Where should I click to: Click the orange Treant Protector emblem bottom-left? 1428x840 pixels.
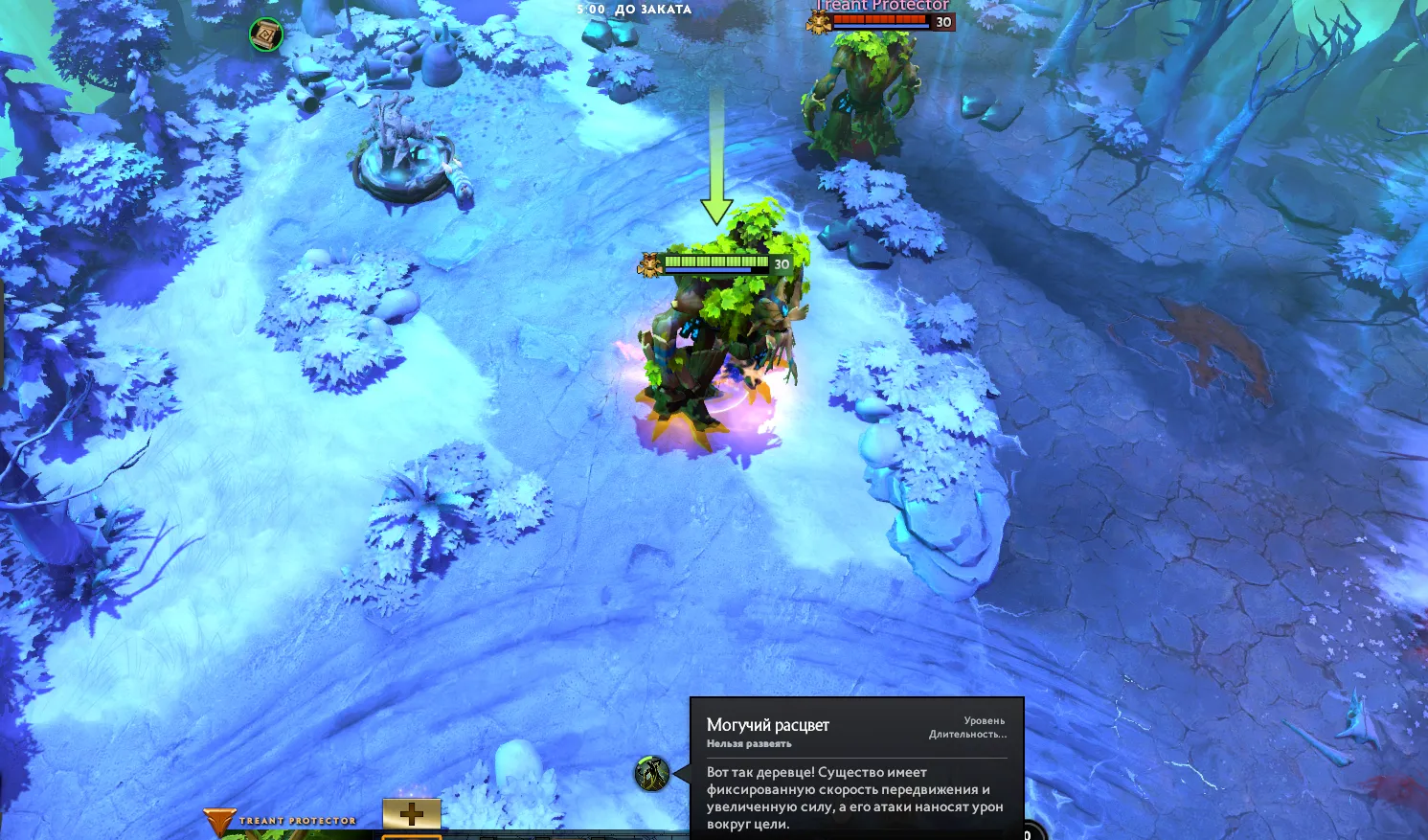tap(221, 821)
